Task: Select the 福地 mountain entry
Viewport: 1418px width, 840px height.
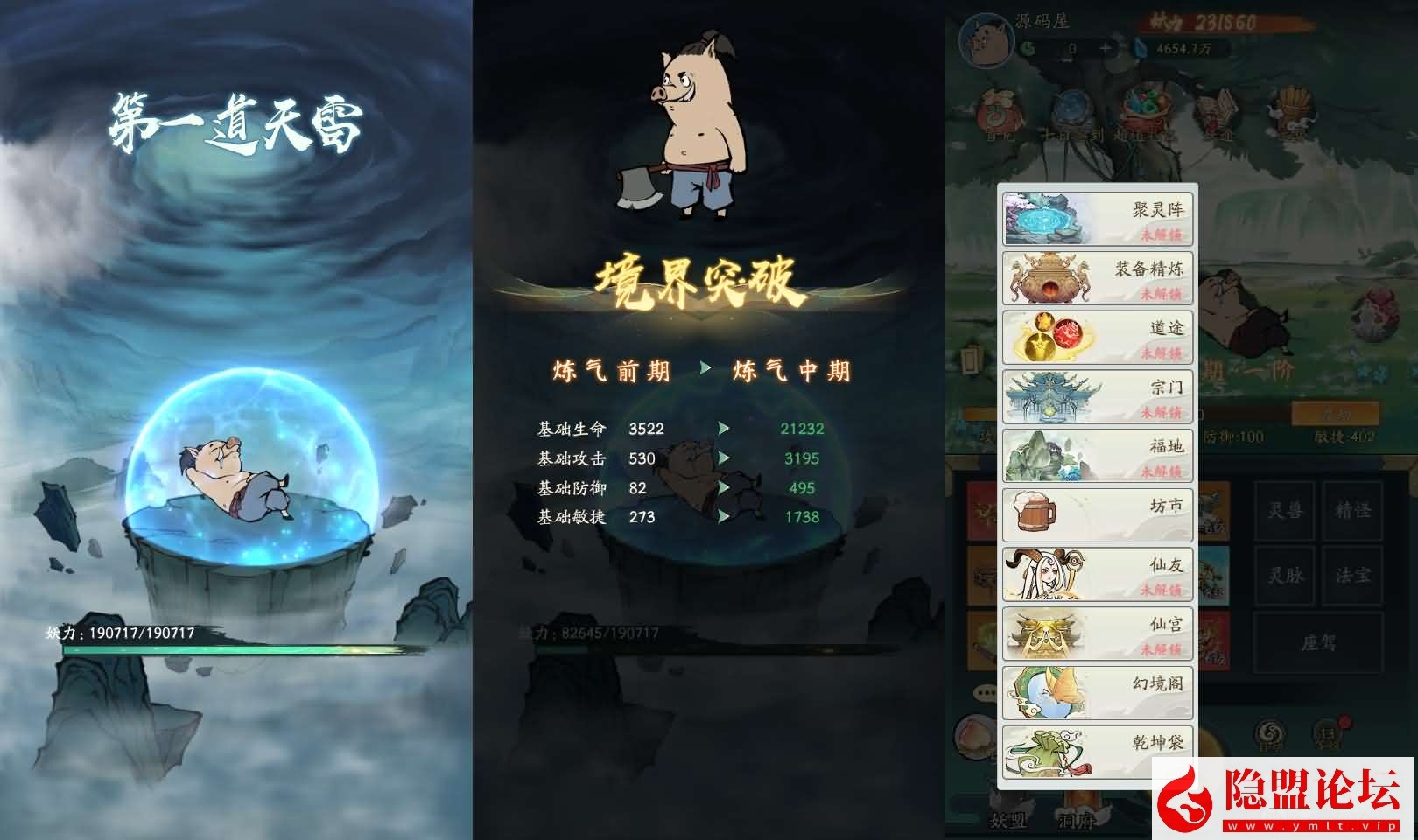Action: point(1097,456)
